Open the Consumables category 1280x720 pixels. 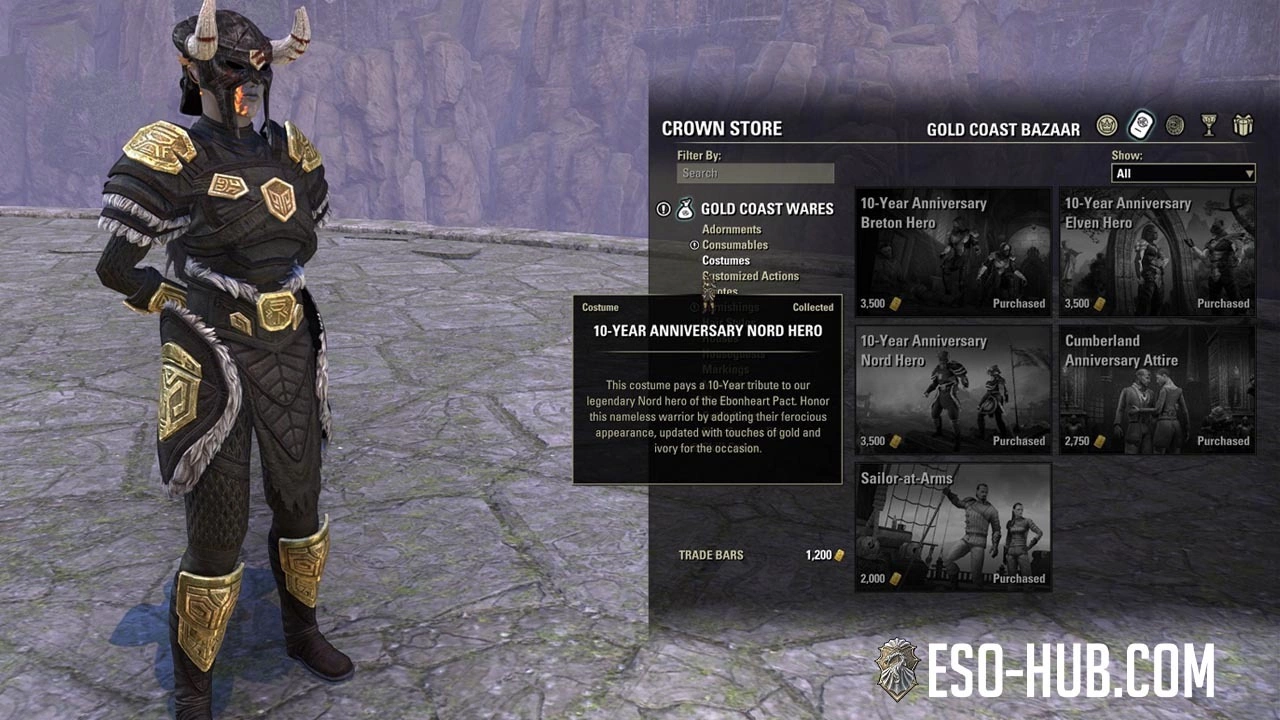(734, 245)
